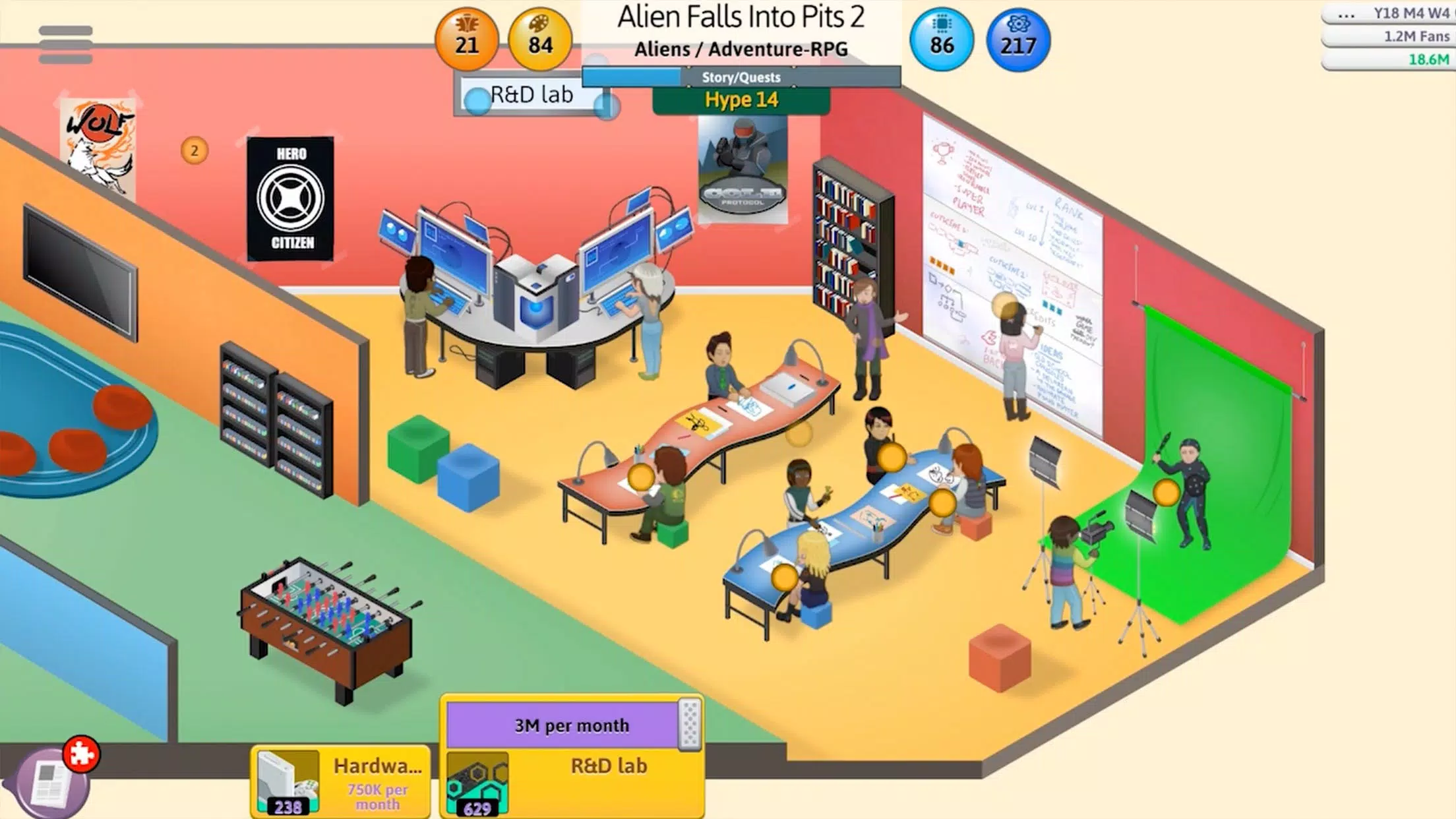This screenshot has width=1456, height=819.
Task: Click the Story/Quests progress bar
Action: click(x=633, y=77)
